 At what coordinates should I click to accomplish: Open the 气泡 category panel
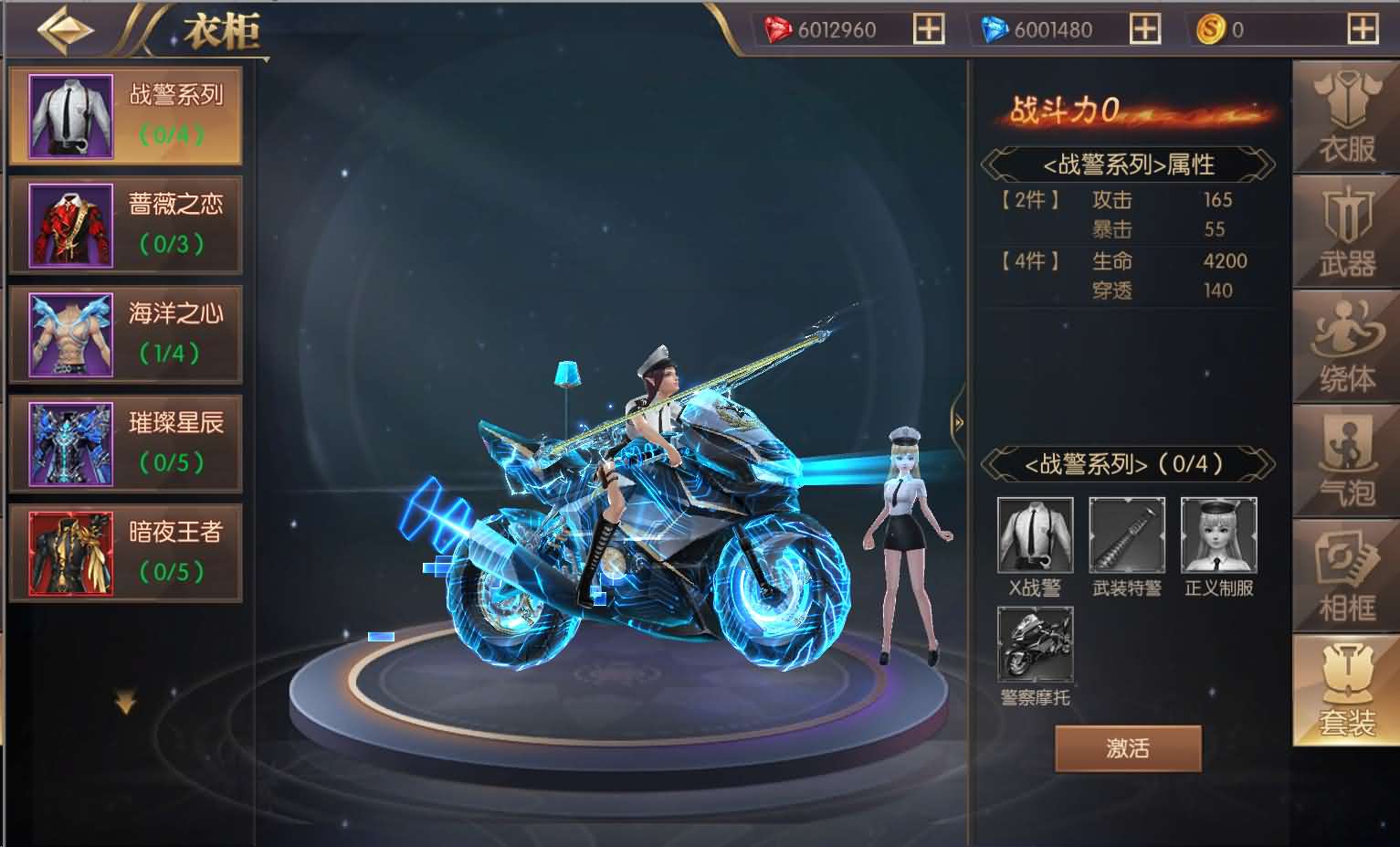point(1344,461)
